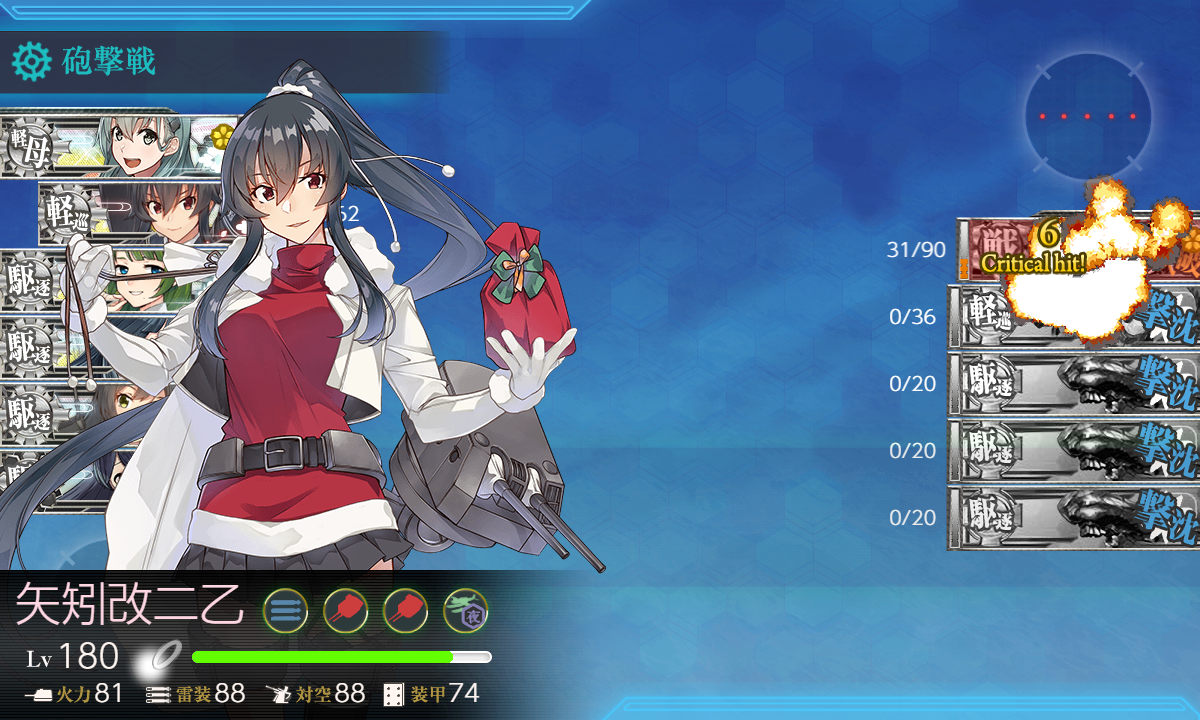Image resolution: width=1200 pixels, height=720 pixels.
Task: Click the night recon plane equipment icon
Action: (x=465, y=609)
